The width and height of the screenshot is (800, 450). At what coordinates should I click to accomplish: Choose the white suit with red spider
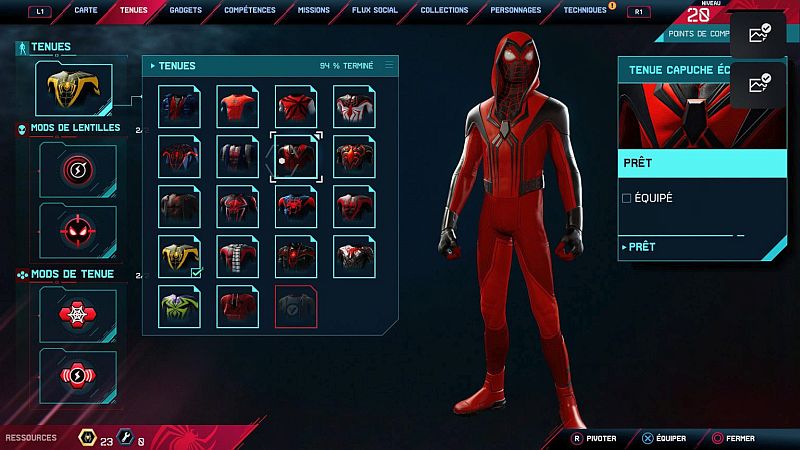point(355,106)
